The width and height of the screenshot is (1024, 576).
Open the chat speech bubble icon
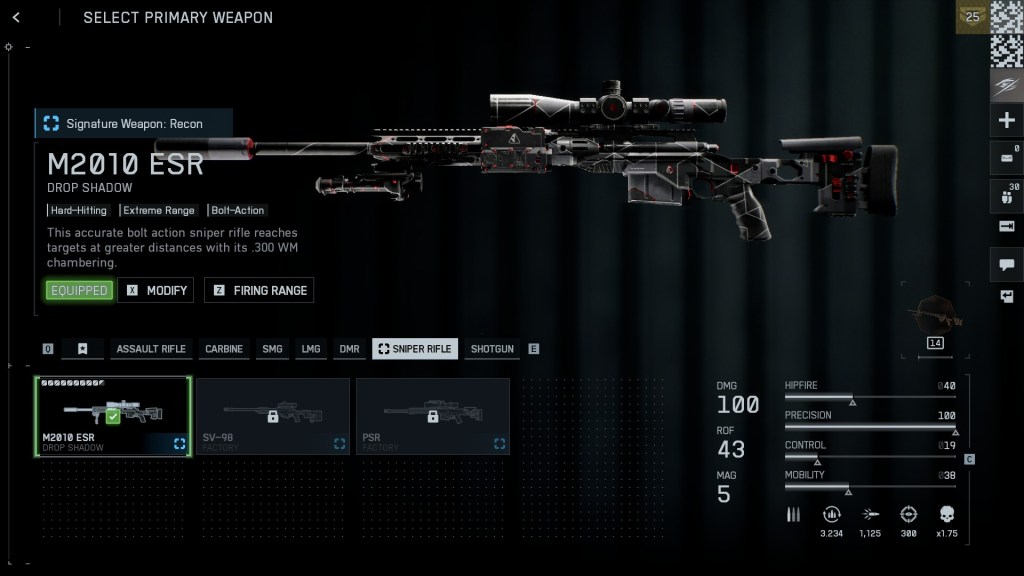point(1006,264)
